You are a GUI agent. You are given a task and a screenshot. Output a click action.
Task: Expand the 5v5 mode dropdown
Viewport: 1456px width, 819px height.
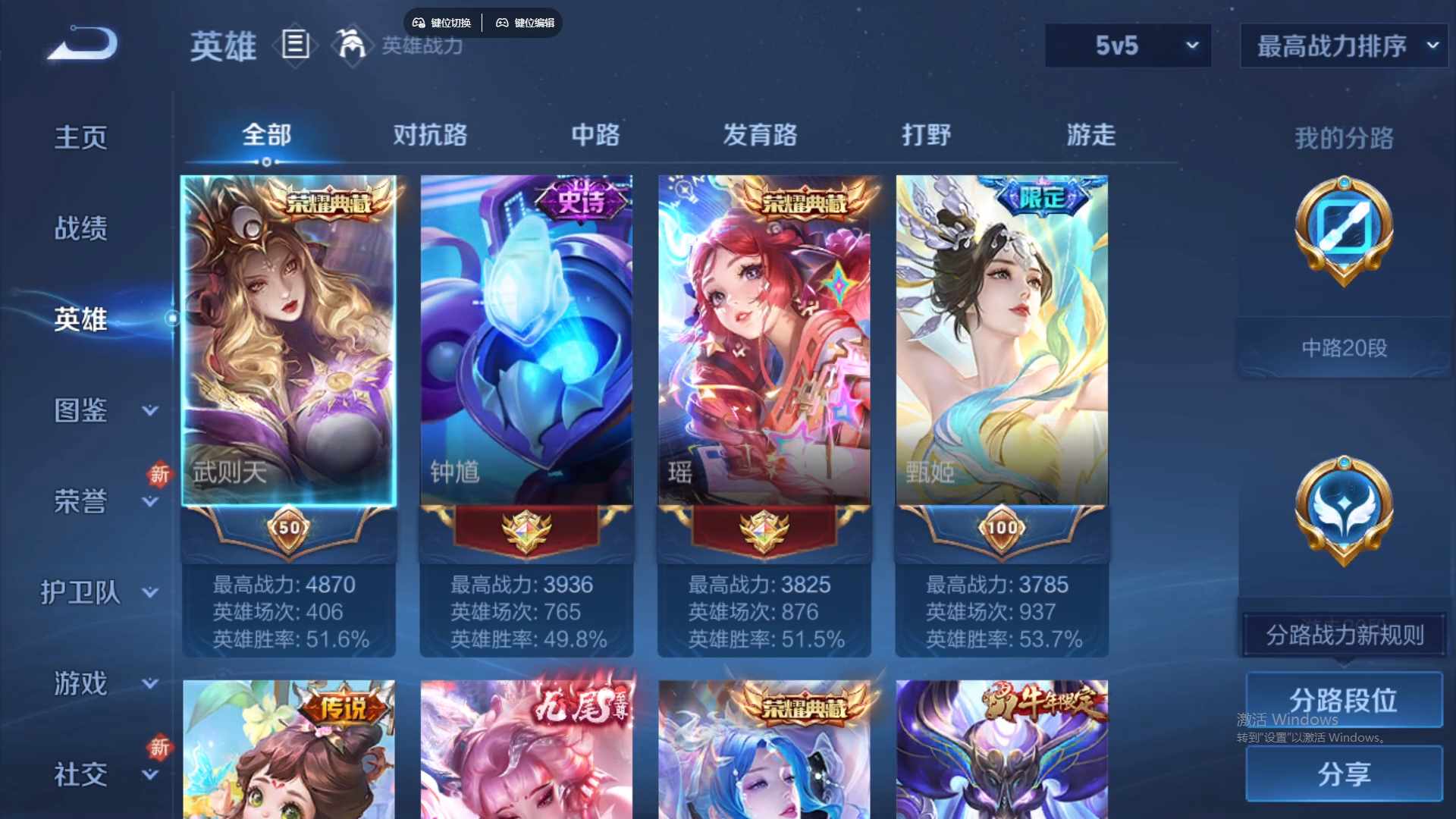(1128, 45)
